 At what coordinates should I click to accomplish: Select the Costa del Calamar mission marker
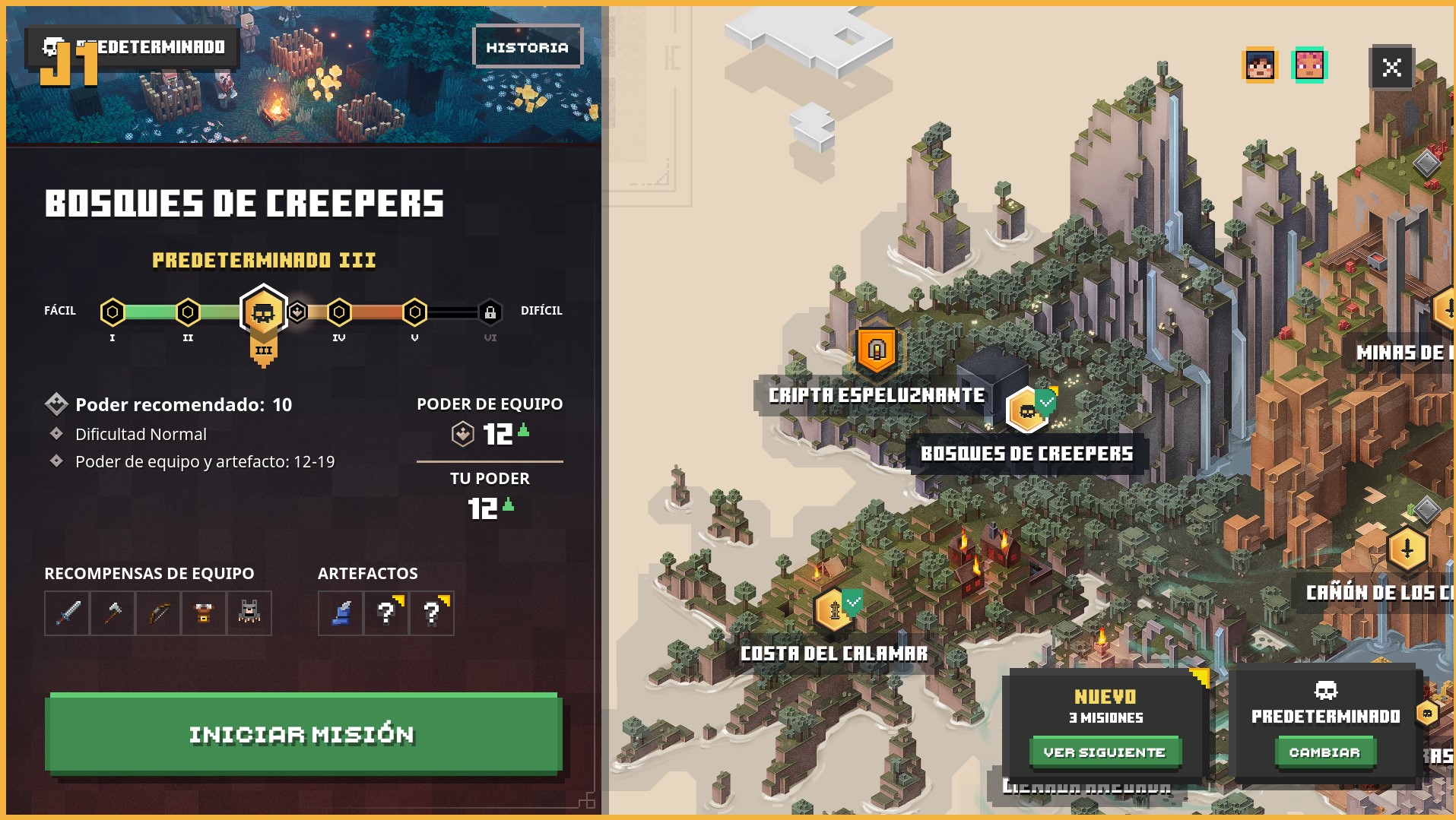(834, 609)
